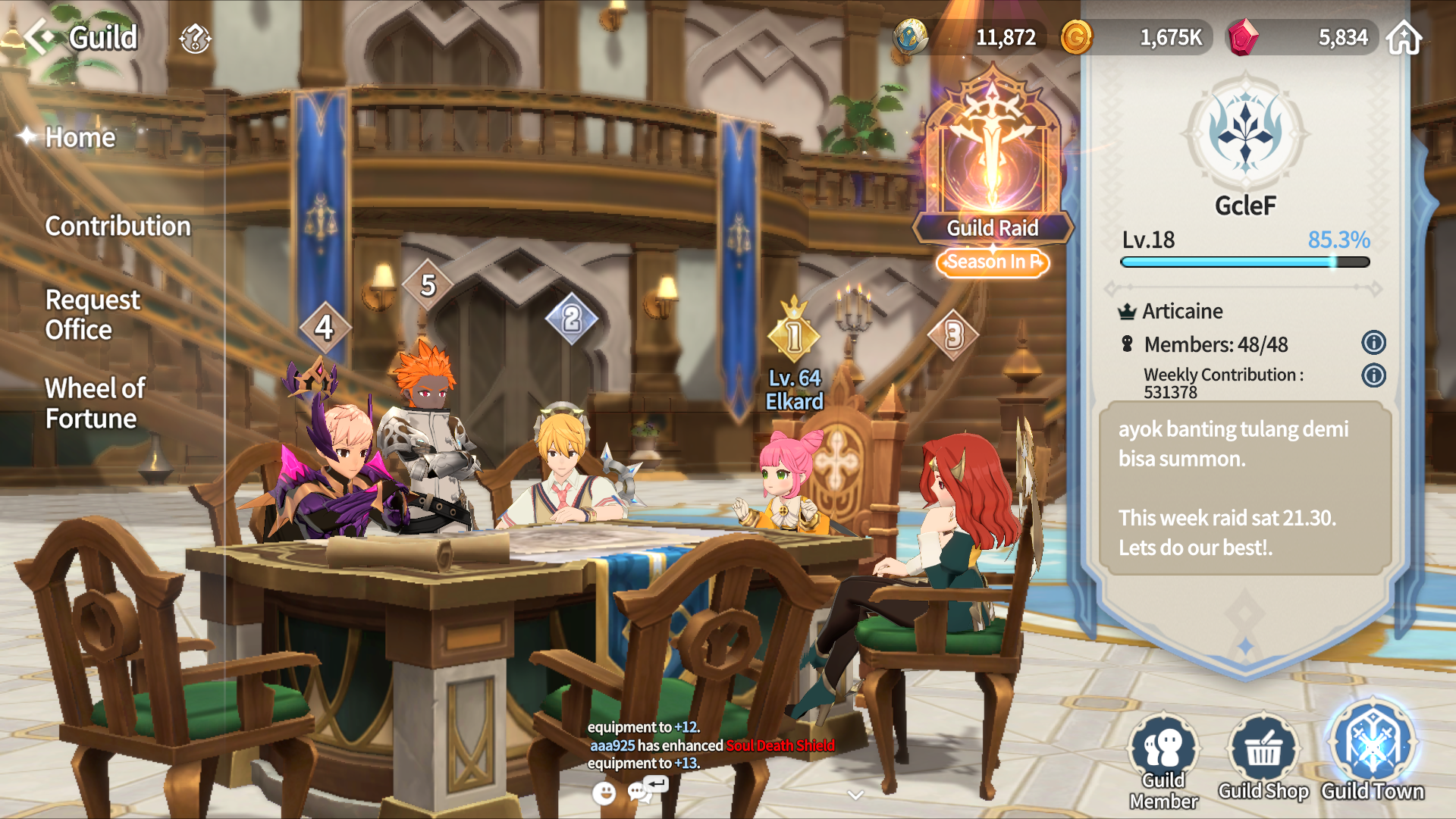1456x819 pixels.
Task: Show Weekly Contribution info icon details
Action: click(x=1373, y=375)
